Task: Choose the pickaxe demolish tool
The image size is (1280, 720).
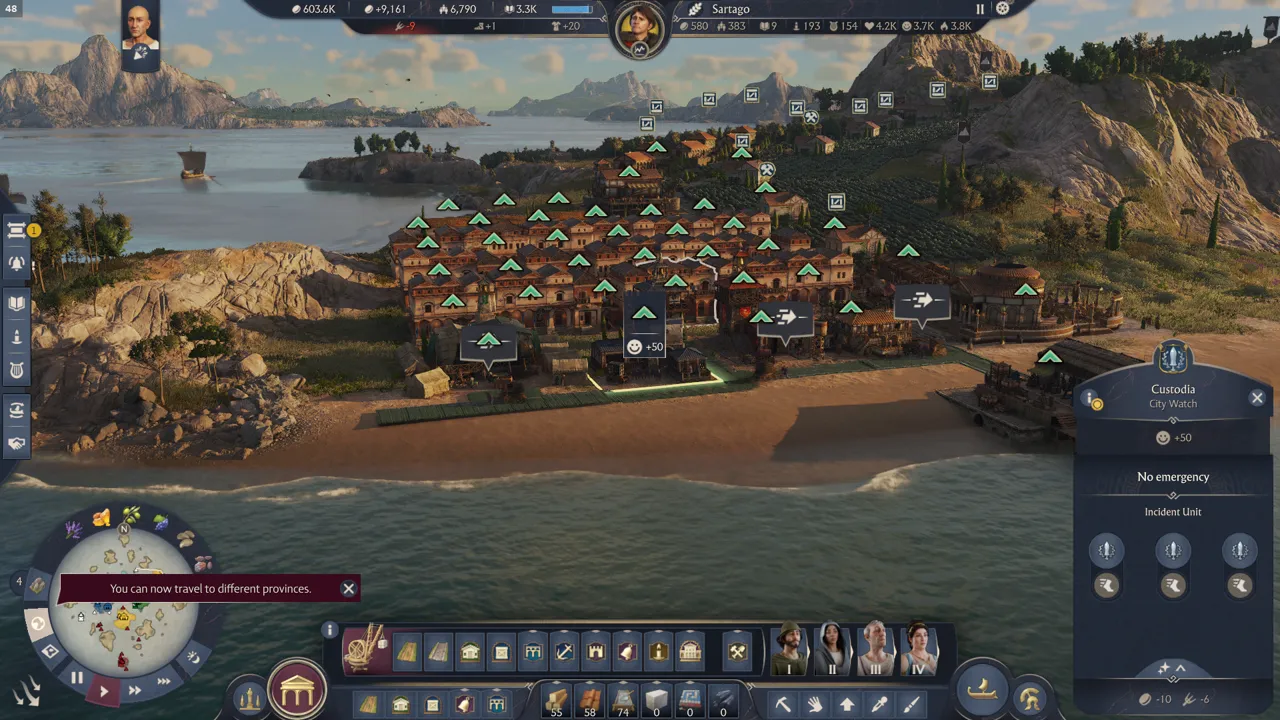Action: (x=783, y=704)
